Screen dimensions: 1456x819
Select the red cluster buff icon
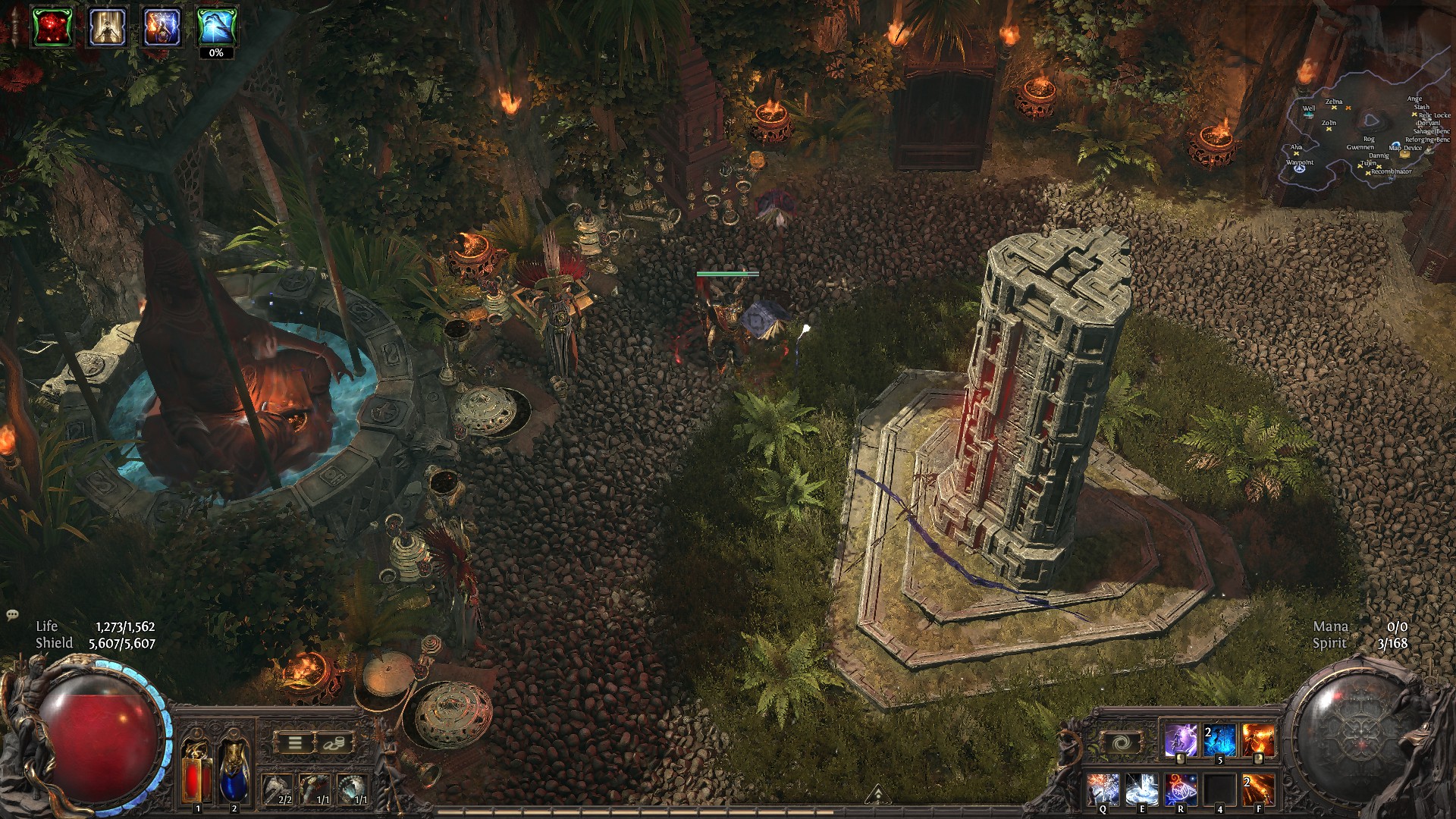pos(52,27)
